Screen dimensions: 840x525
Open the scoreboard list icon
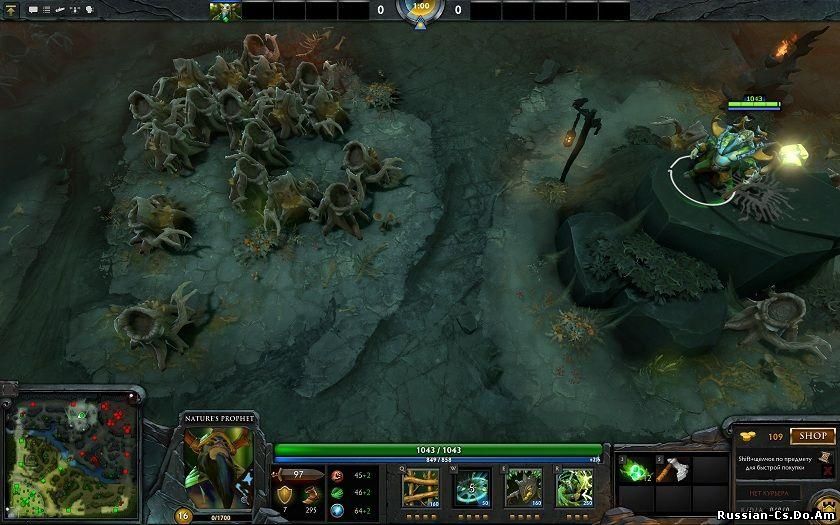[47, 10]
